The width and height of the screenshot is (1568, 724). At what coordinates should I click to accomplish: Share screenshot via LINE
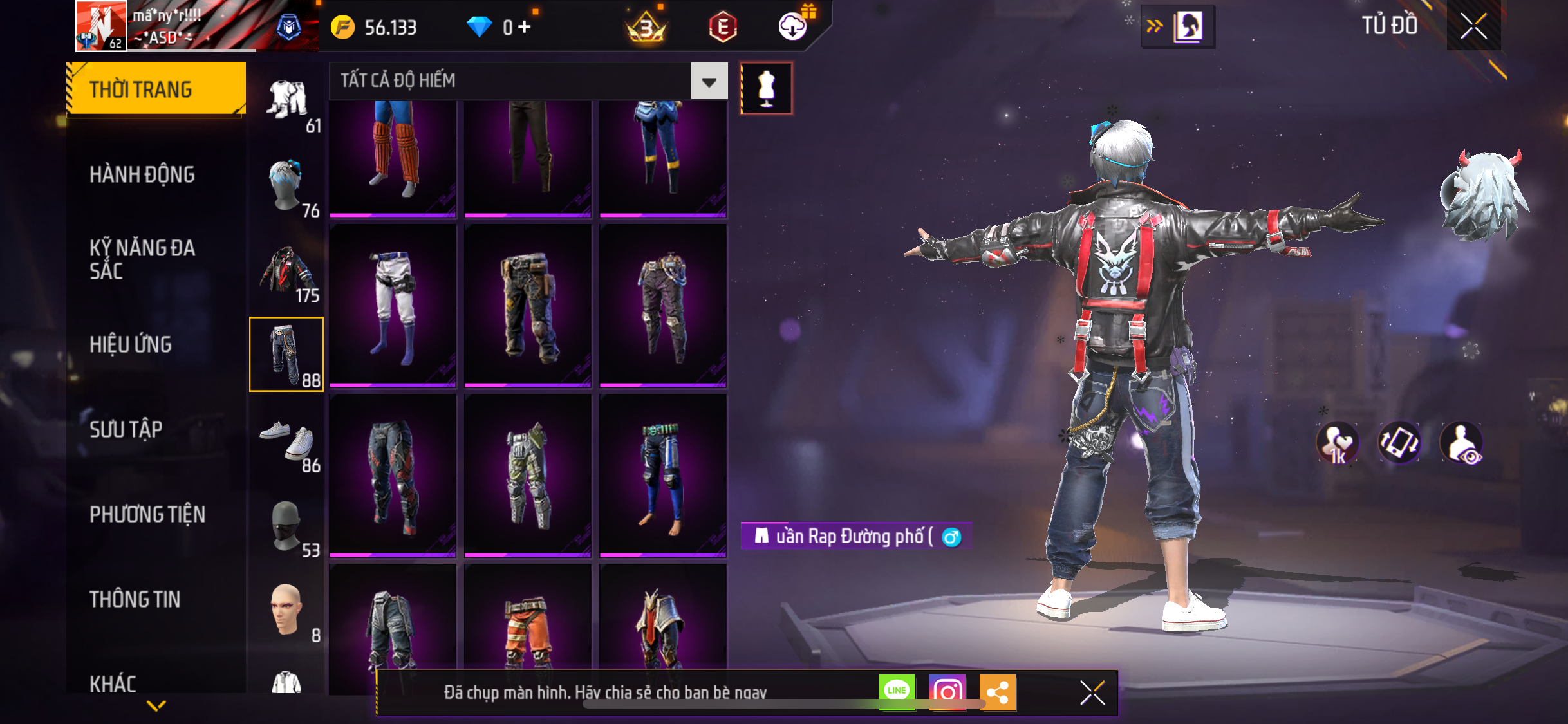(897, 692)
